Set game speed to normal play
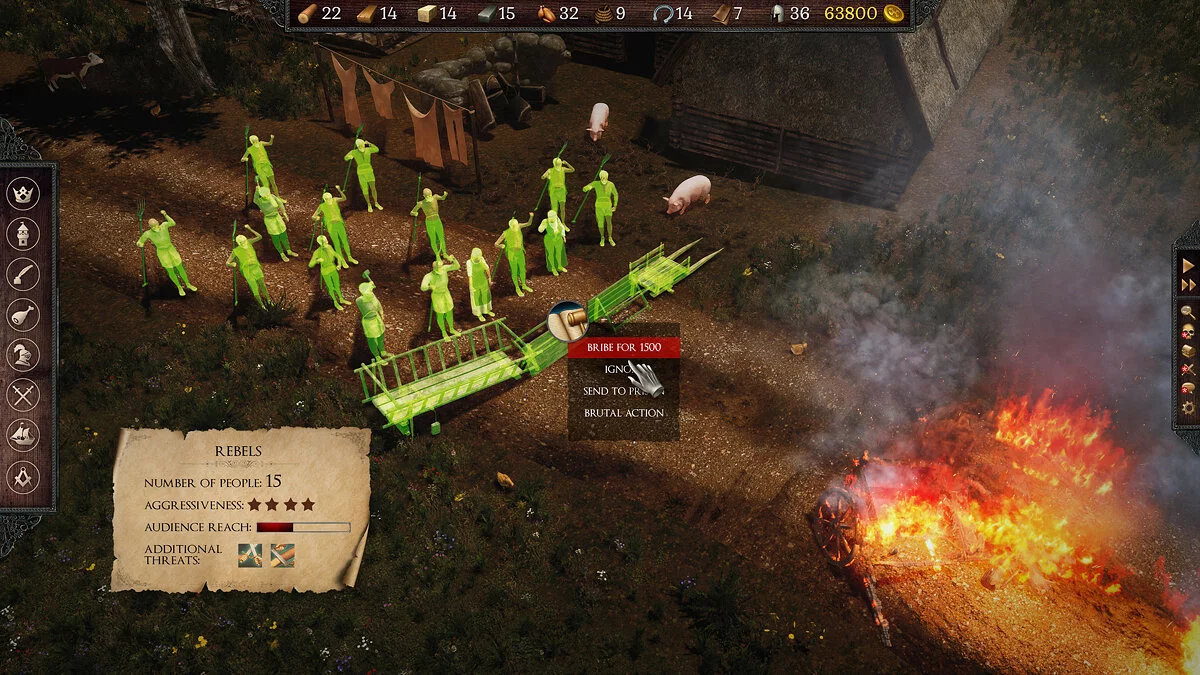Screen dimensions: 1200x675 (1188, 266)
